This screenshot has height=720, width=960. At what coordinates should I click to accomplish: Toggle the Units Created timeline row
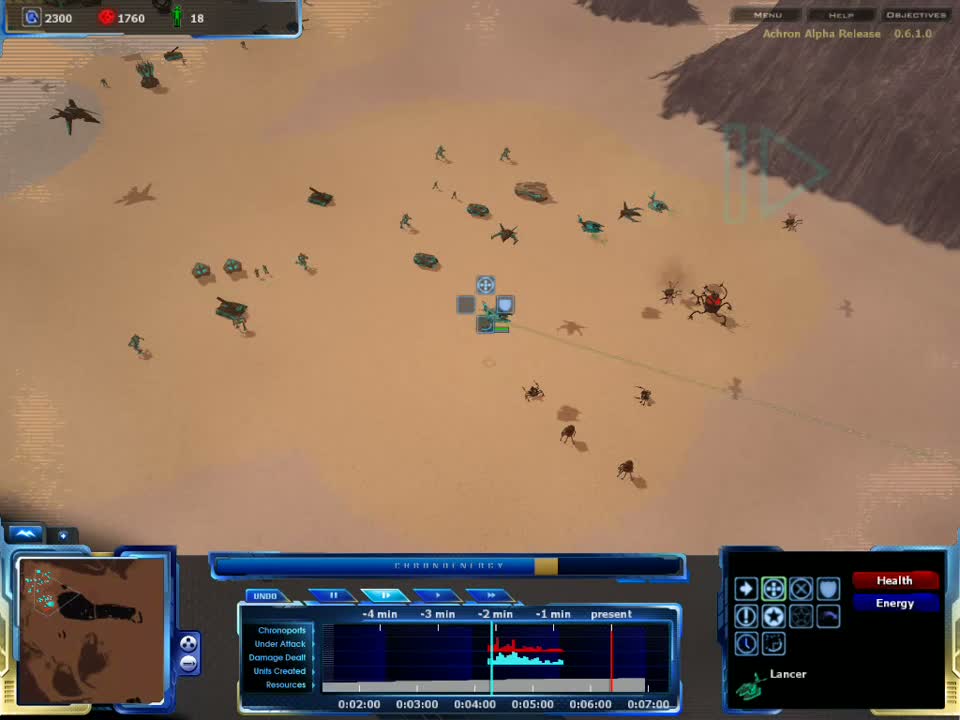pyautogui.click(x=279, y=671)
